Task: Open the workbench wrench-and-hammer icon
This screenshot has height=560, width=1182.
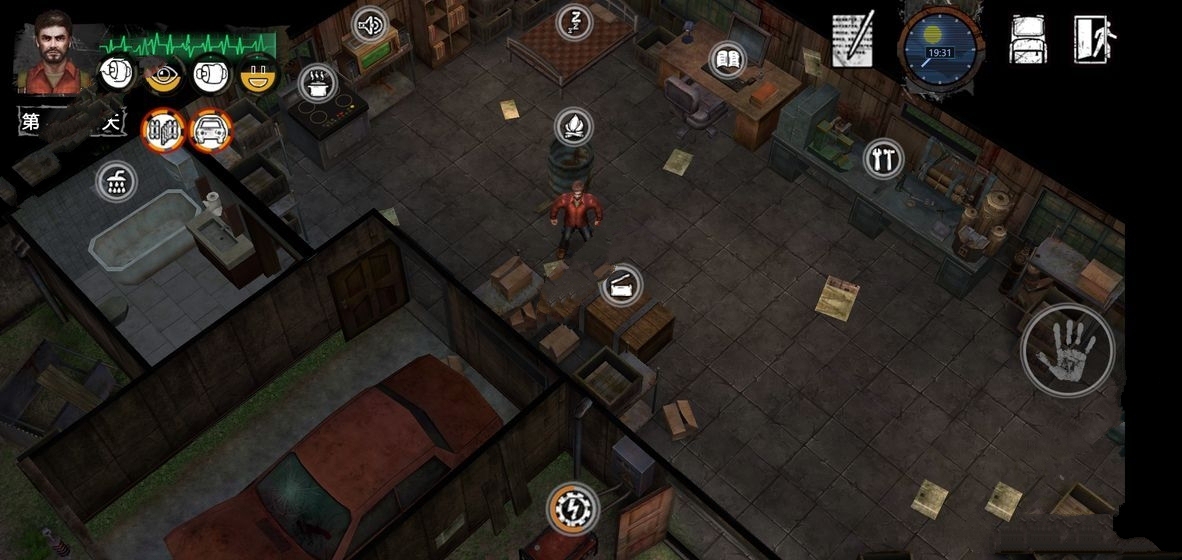Action: [883, 158]
